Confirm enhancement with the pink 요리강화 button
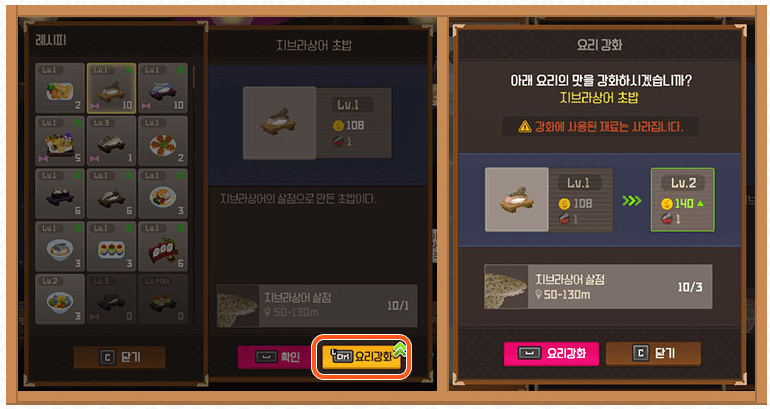 551,353
